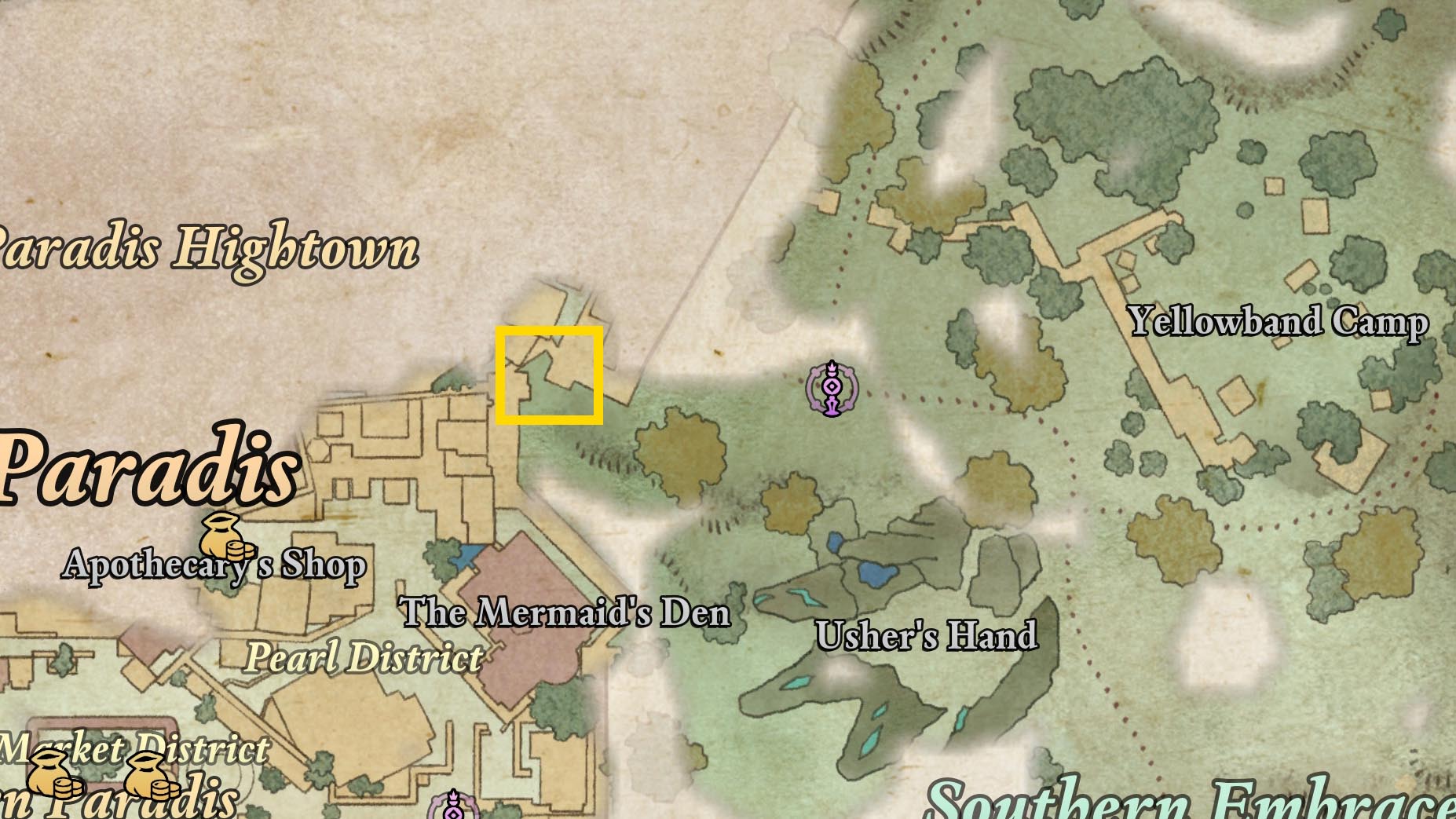Click the waypoint marker near Usher's Hand
The image size is (1456, 819).
tap(832, 388)
